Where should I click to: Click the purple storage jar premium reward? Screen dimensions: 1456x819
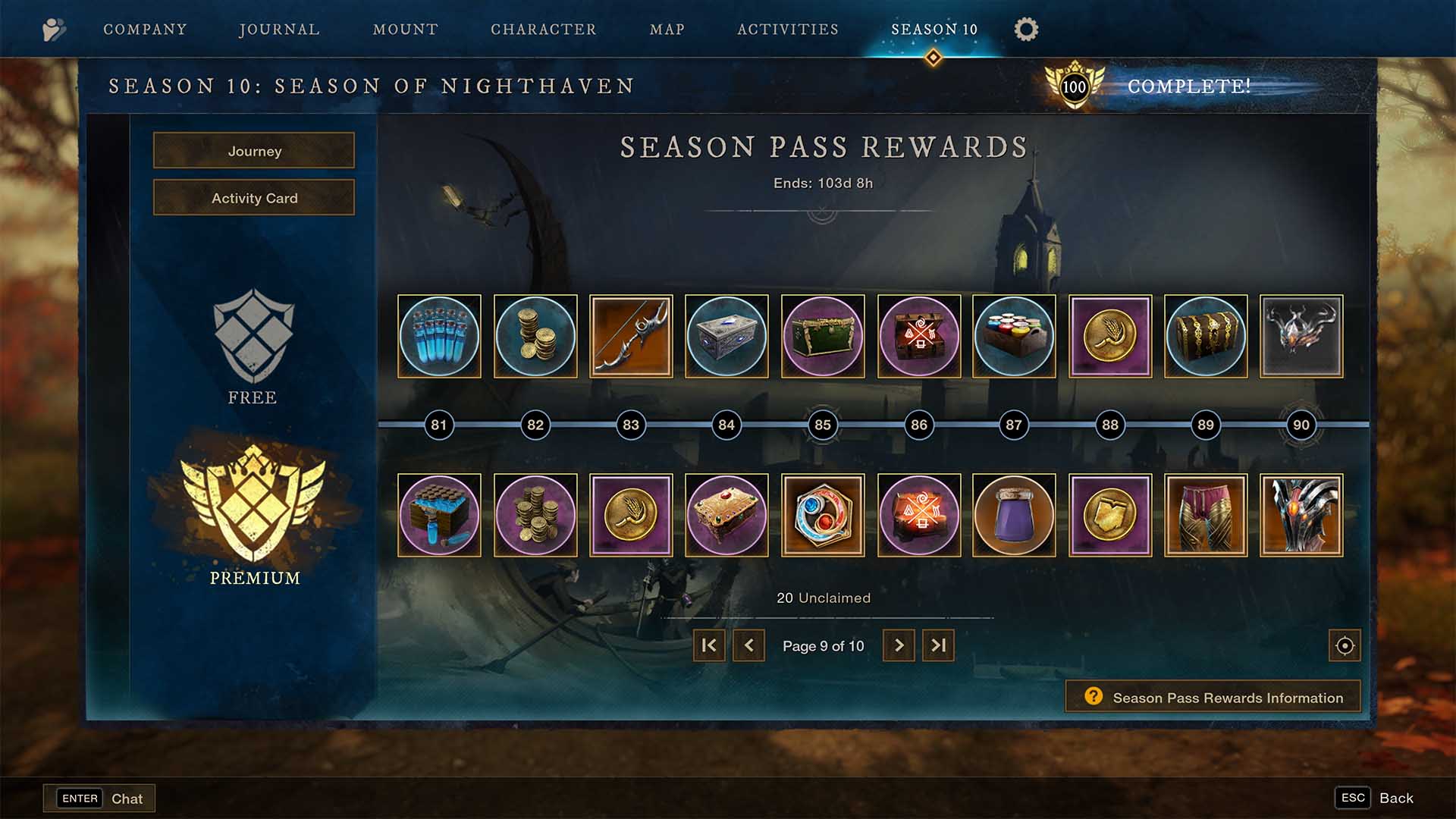[1014, 515]
